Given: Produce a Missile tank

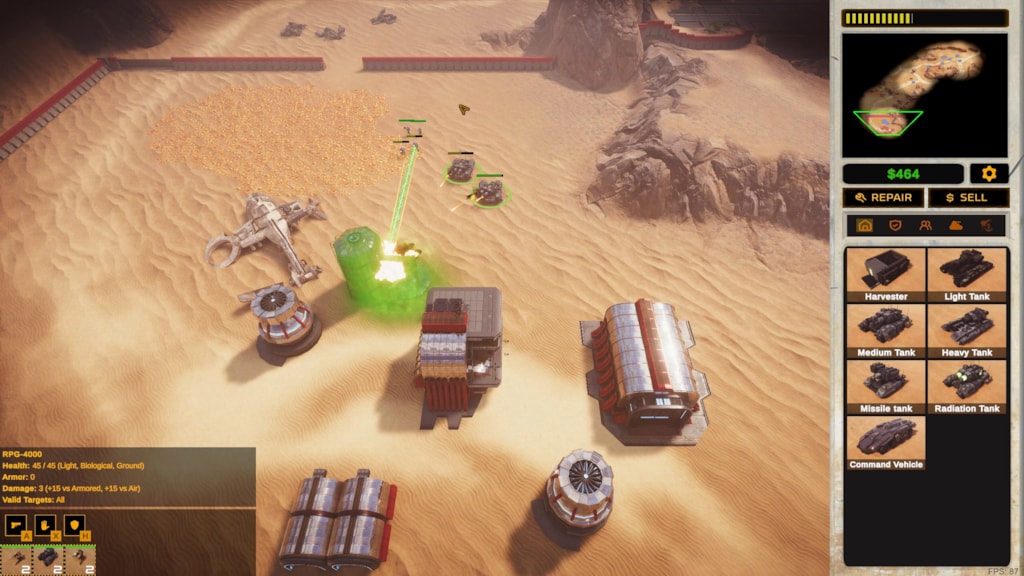Looking at the screenshot, I should click(x=885, y=386).
